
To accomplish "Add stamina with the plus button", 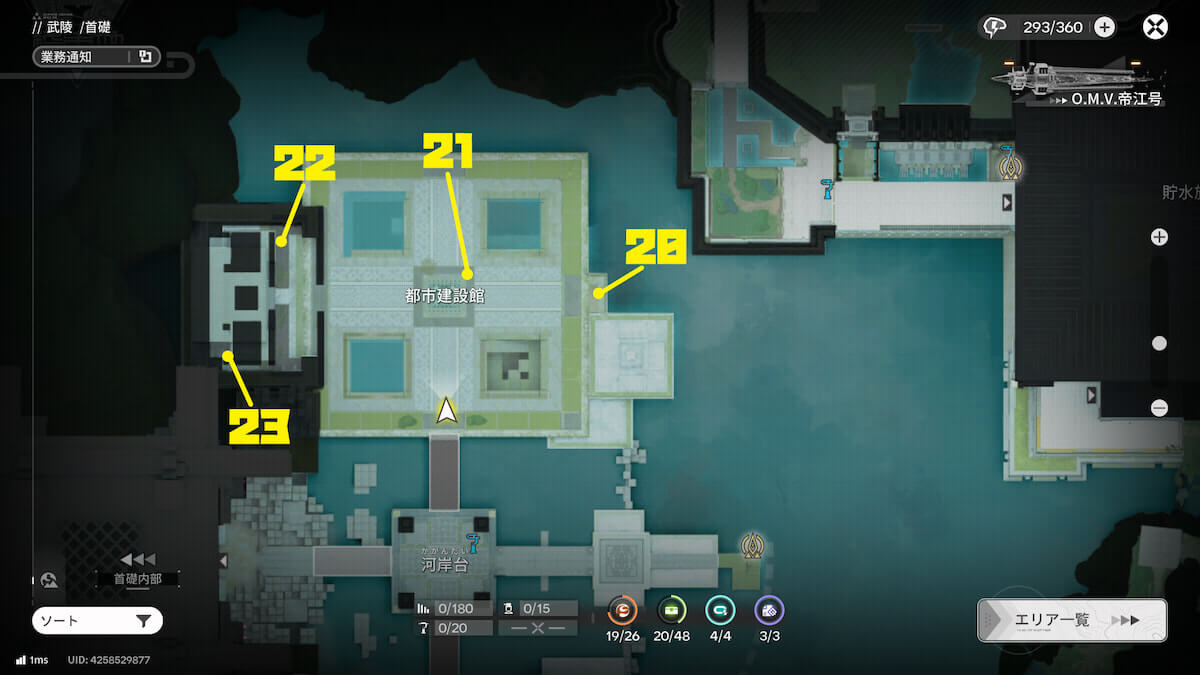I will (x=1104, y=27).
